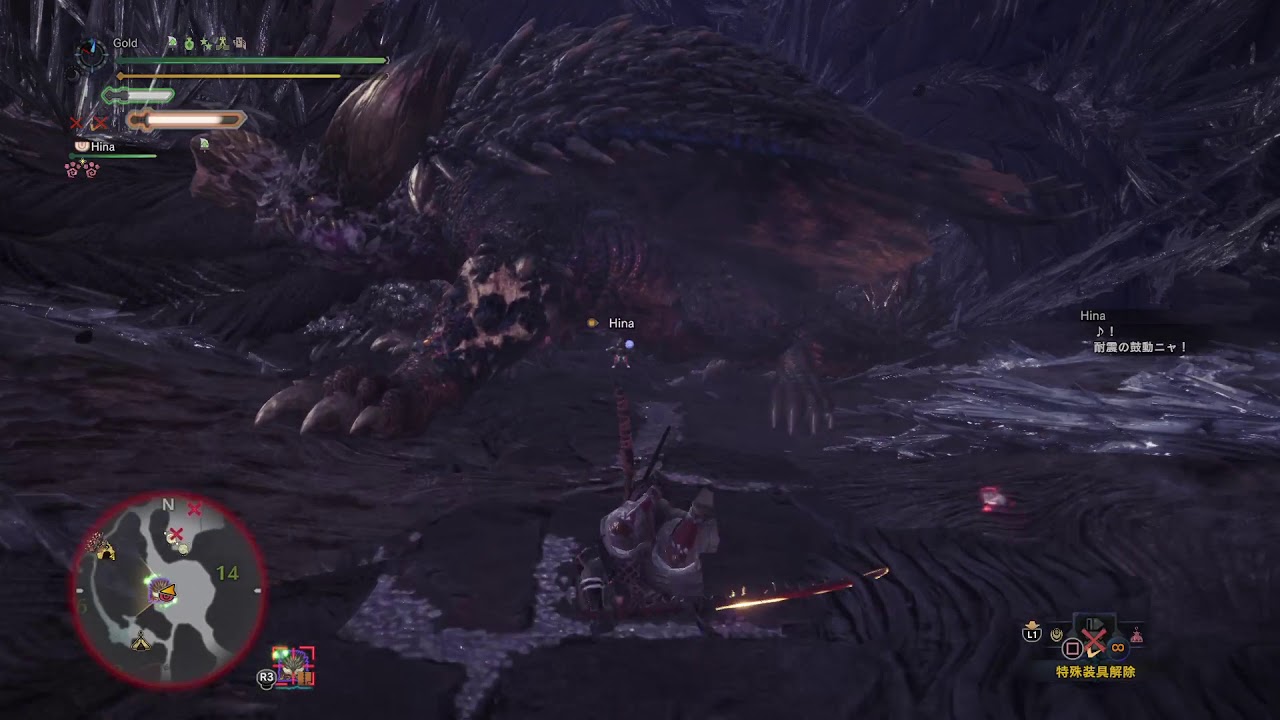Screen dimensions: 1280x720
Task: Select the pink next item in item bar
Action: (x=1136, y=635)
